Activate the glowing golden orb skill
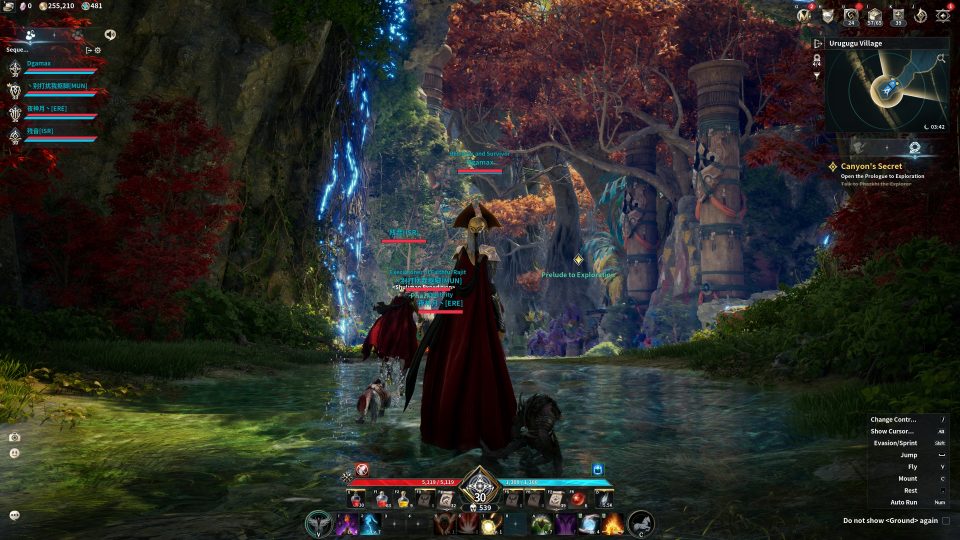This screenshot has width=960, height=540. tap(488, 524)
